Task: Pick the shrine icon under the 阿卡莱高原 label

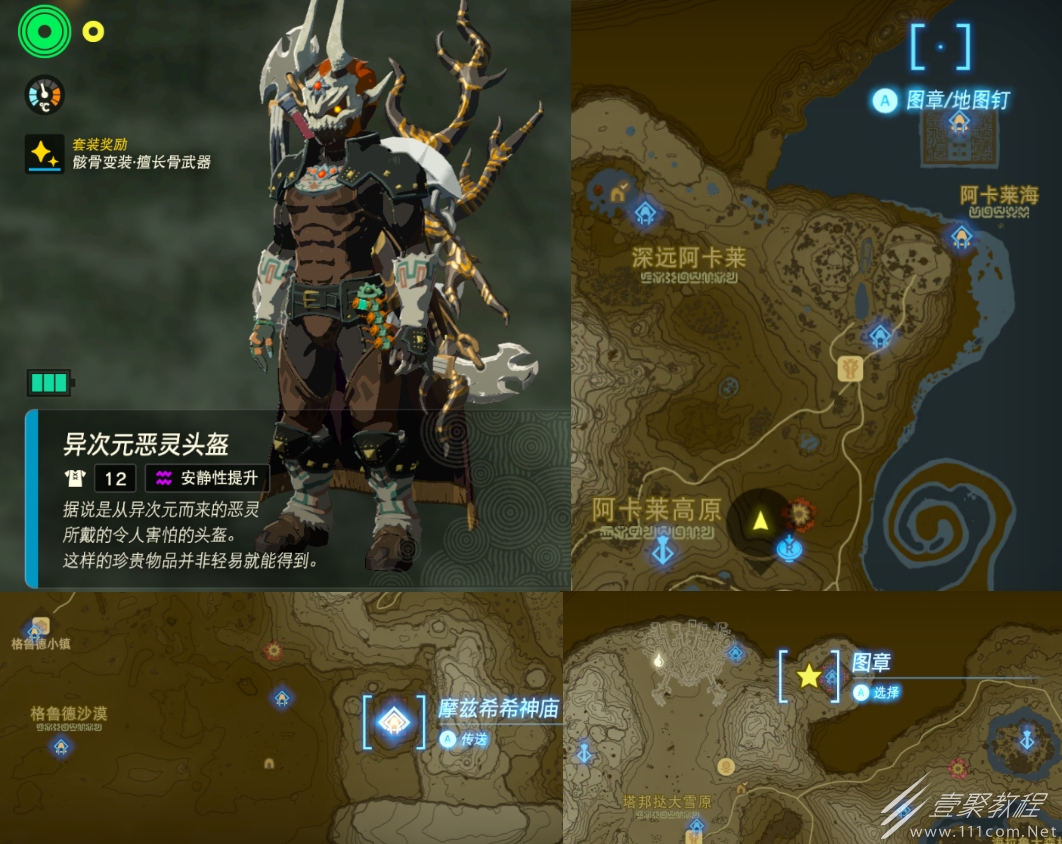Action: pos(661,550)
